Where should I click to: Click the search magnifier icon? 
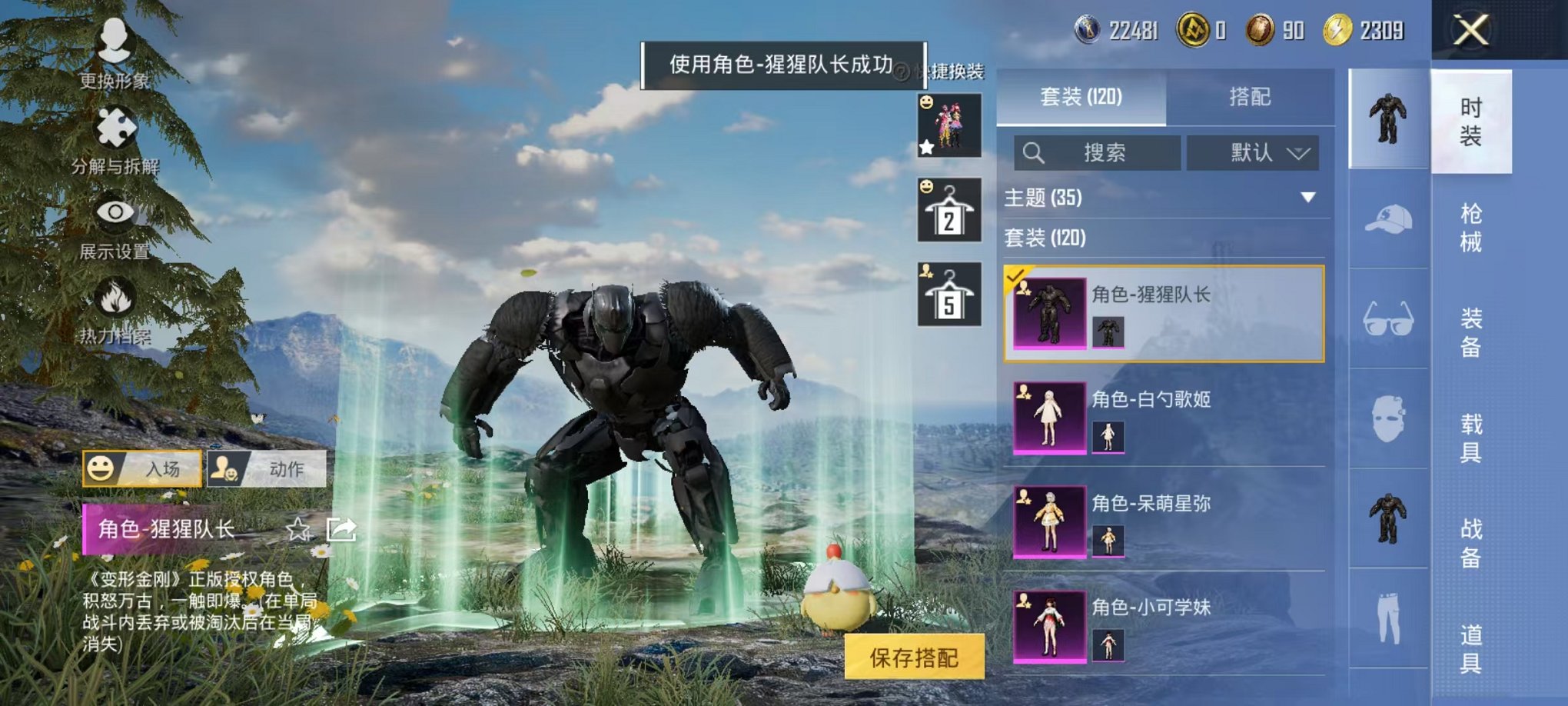[1035, 153]
